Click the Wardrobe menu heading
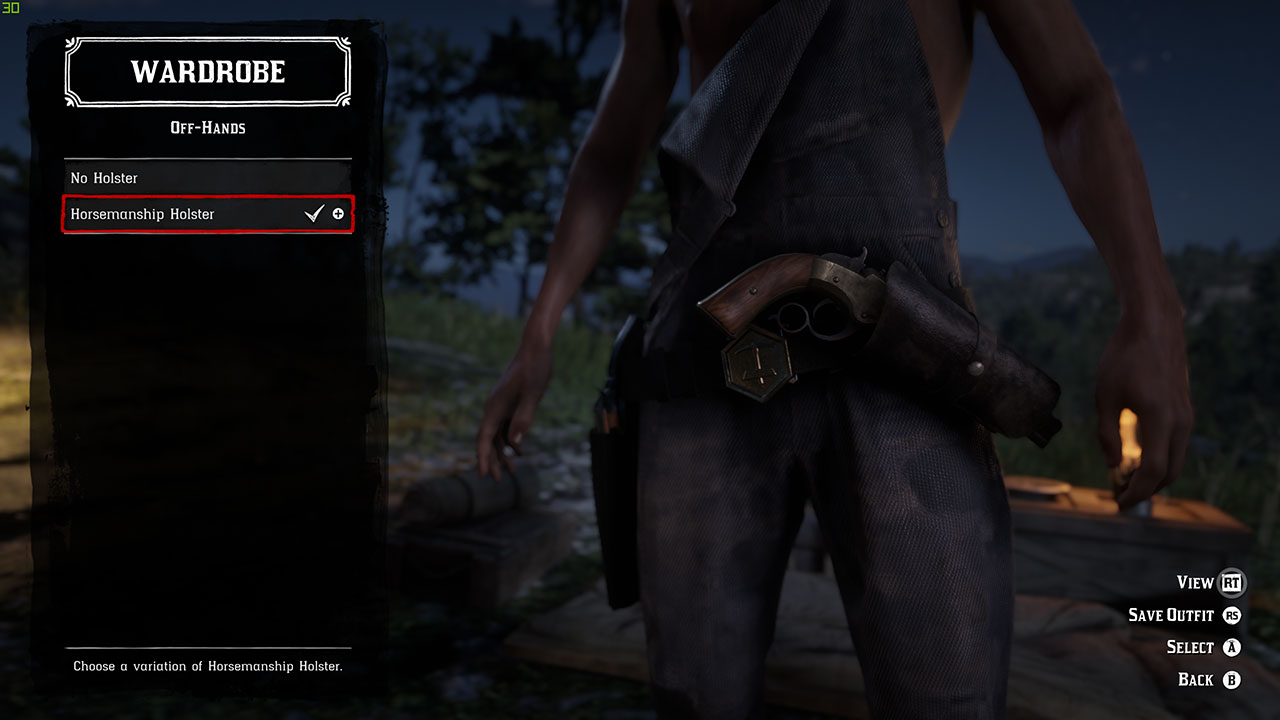 pyautogui.click(x=207, y=71)
